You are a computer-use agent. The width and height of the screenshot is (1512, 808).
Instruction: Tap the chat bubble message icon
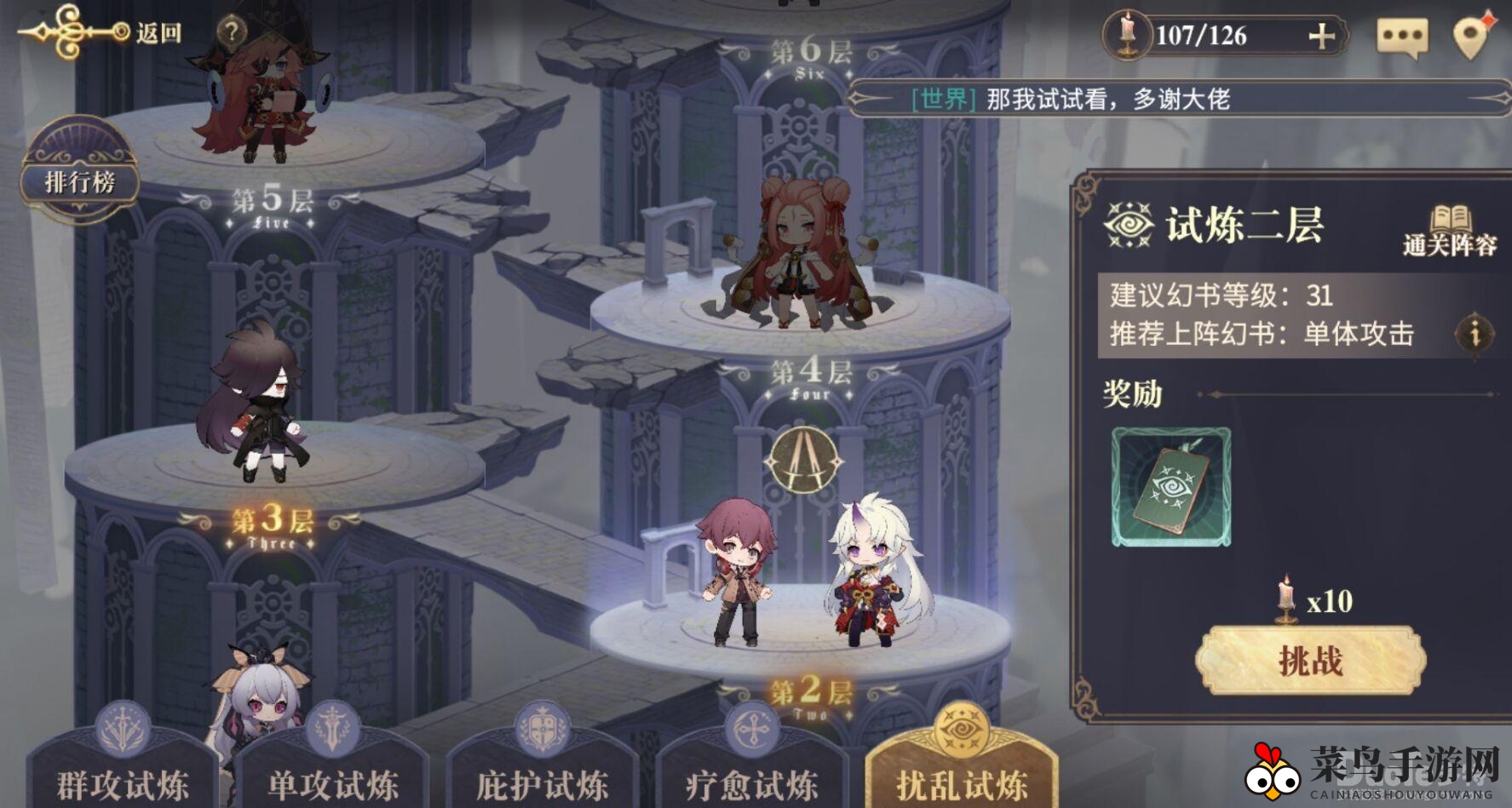(x=1402, y=36)
